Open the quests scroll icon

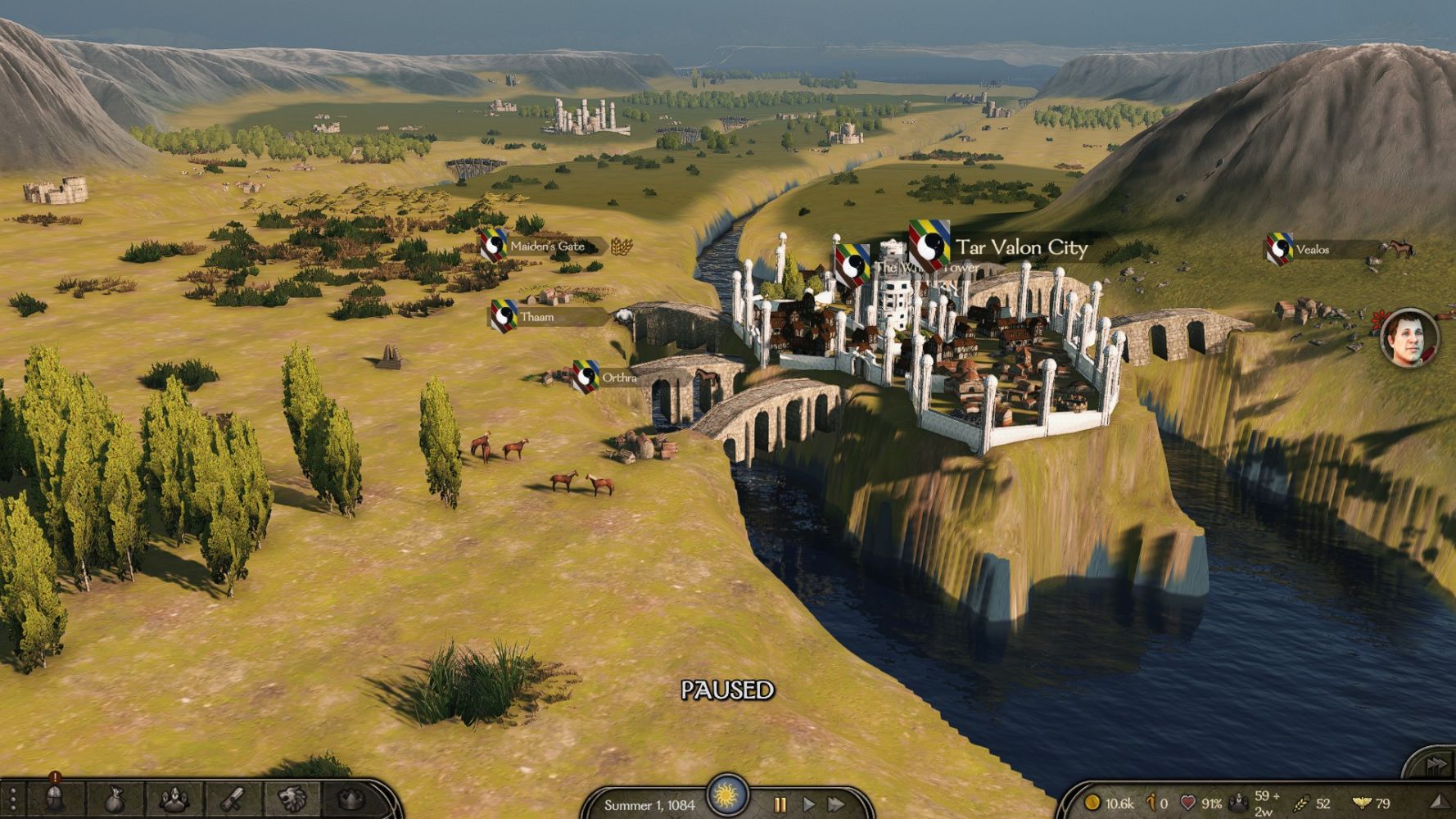point(233,799)
